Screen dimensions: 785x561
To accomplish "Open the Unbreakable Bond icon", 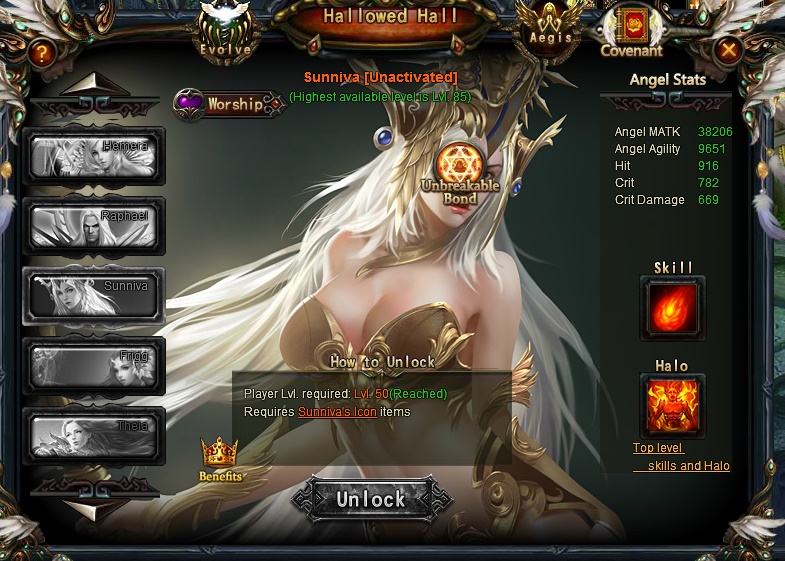I will (x=461, y=165).
